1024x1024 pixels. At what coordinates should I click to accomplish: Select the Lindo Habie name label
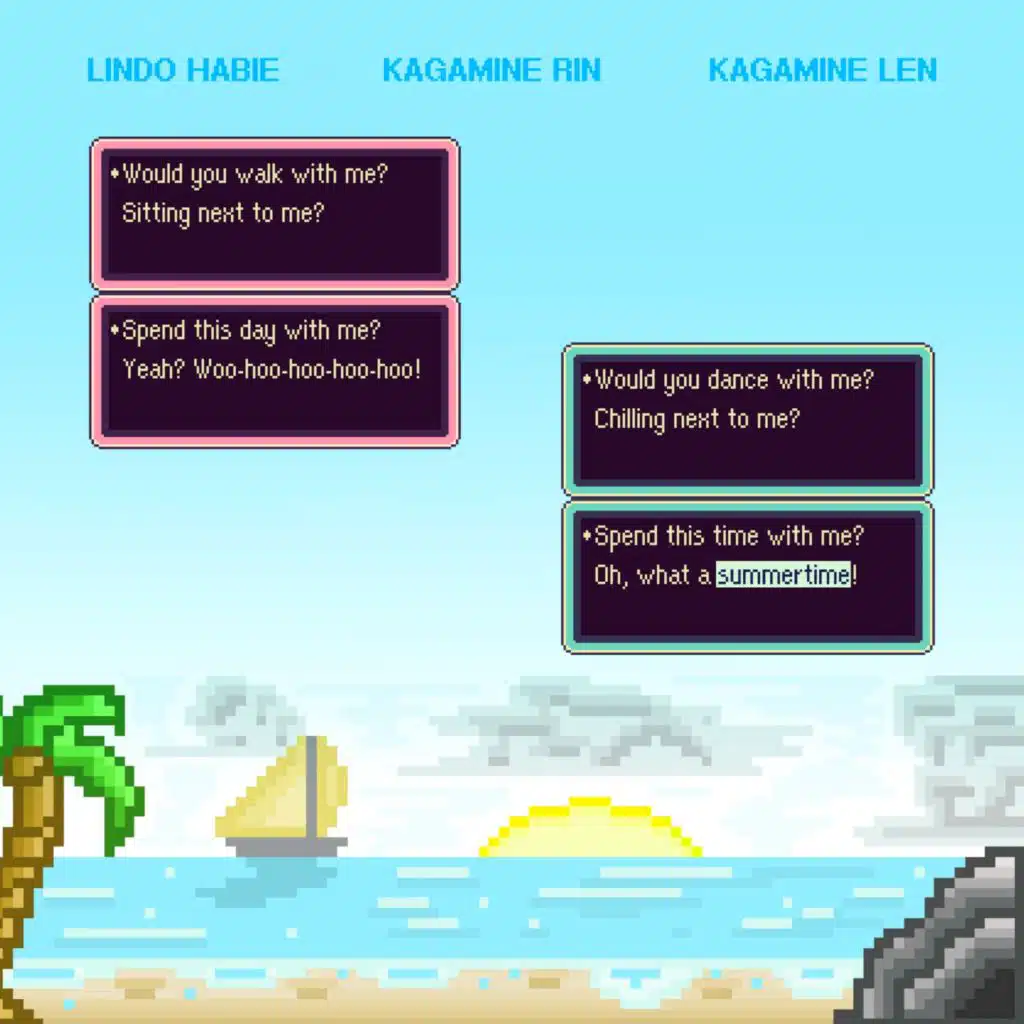[x=182, y=71]
